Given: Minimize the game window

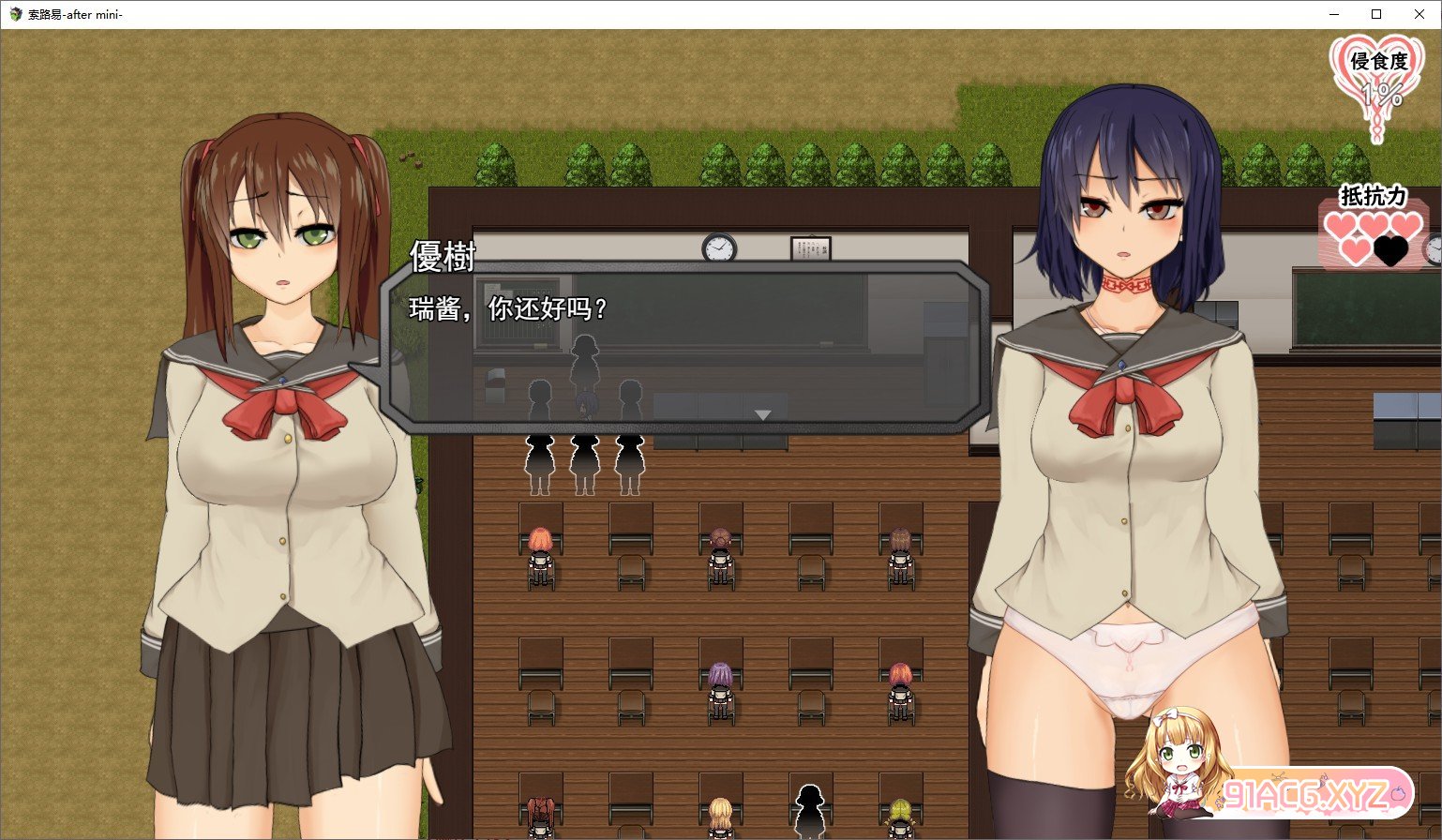Looking at the screenshot, I should click(x=1333, y=14).
